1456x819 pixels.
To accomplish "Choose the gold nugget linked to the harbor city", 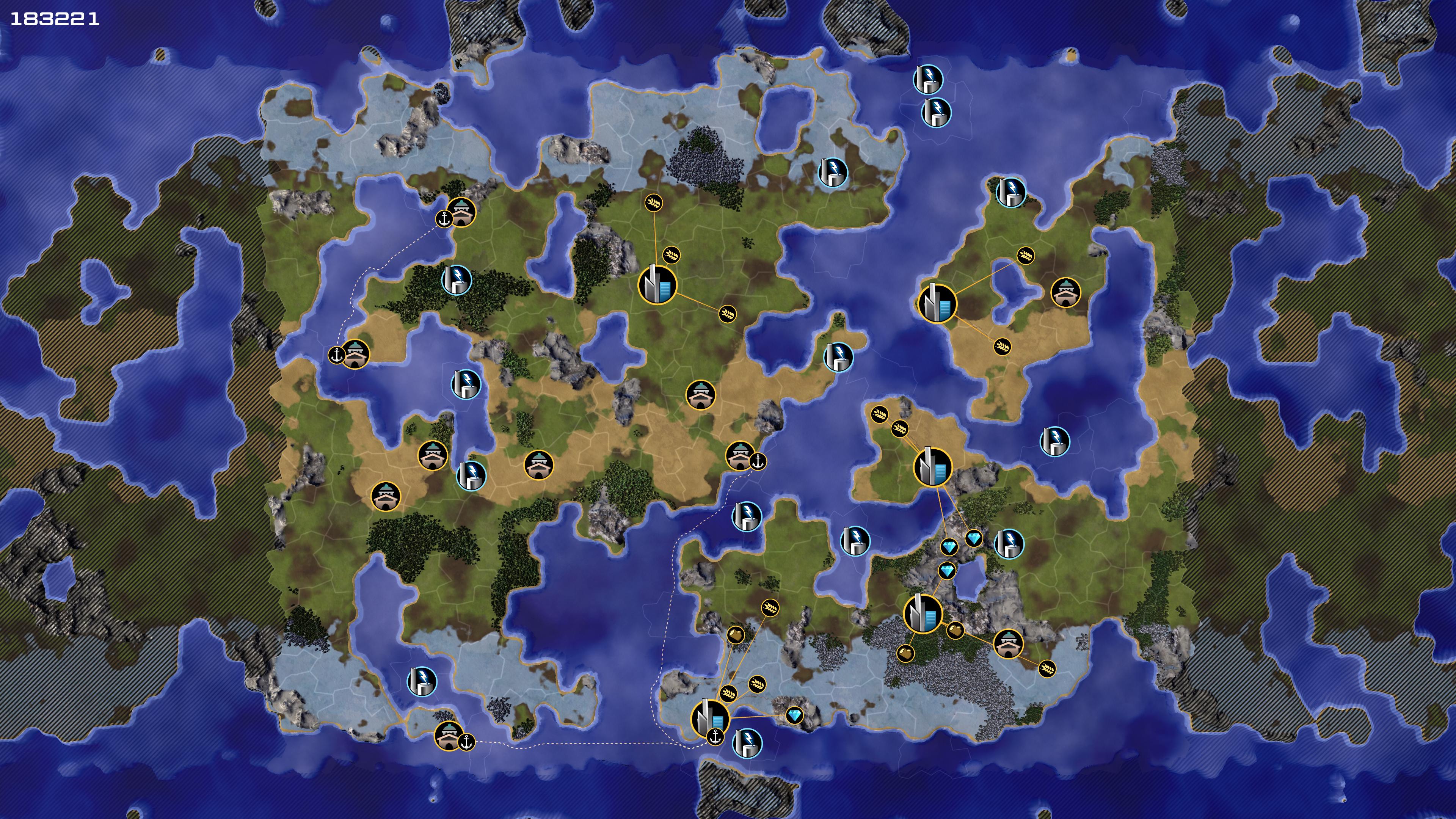I will (735, 635).
